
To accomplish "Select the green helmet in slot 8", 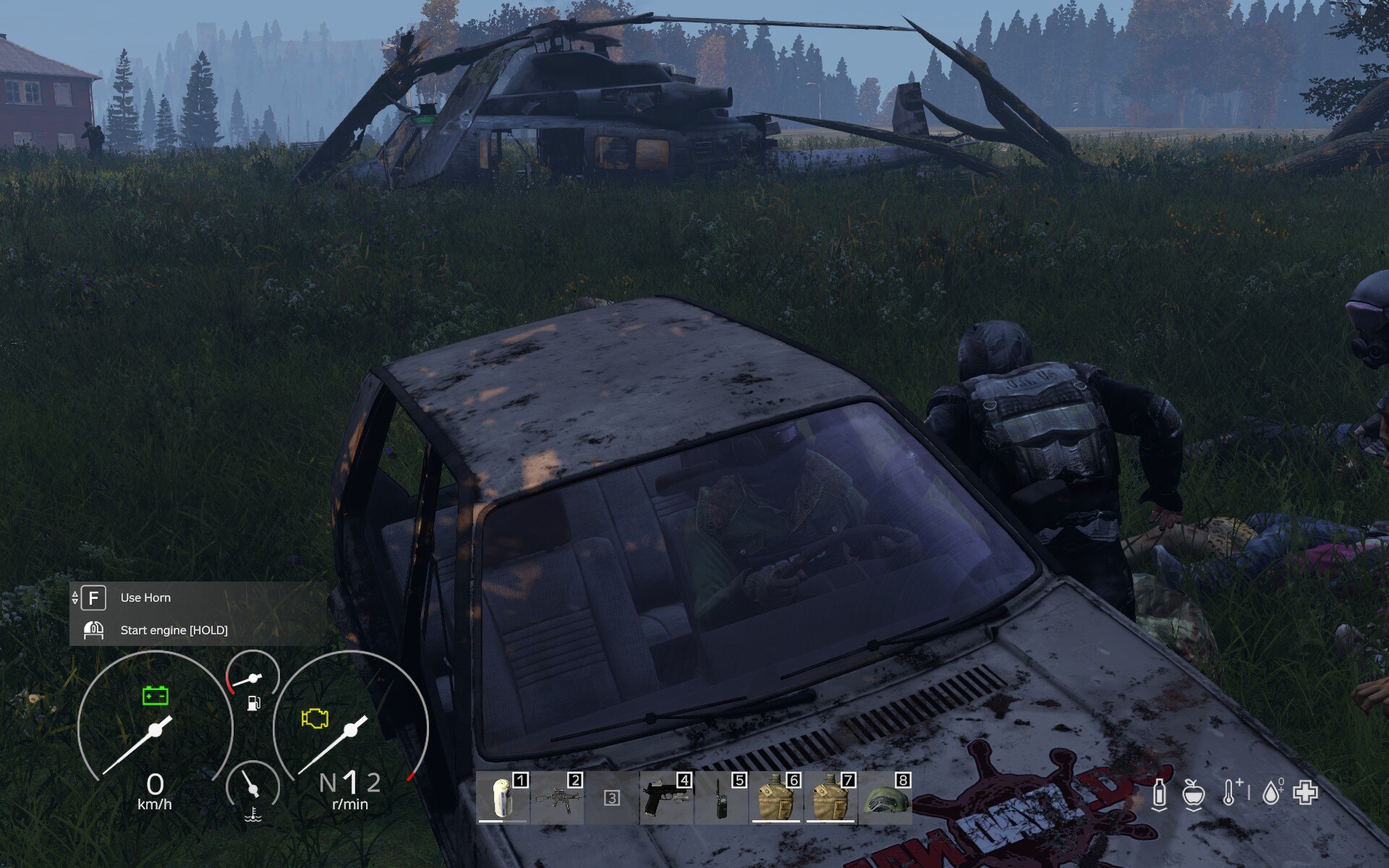I will [x=885, y=798].
